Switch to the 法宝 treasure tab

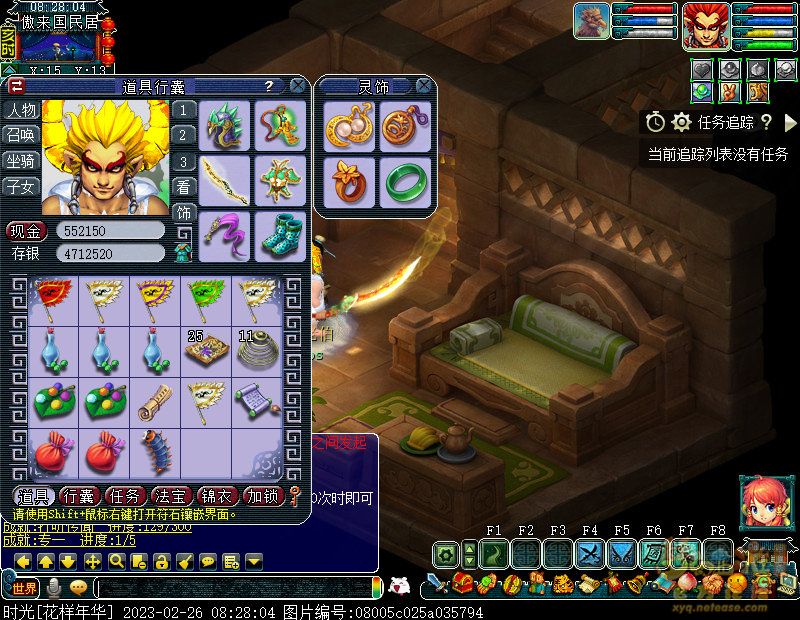171,496
